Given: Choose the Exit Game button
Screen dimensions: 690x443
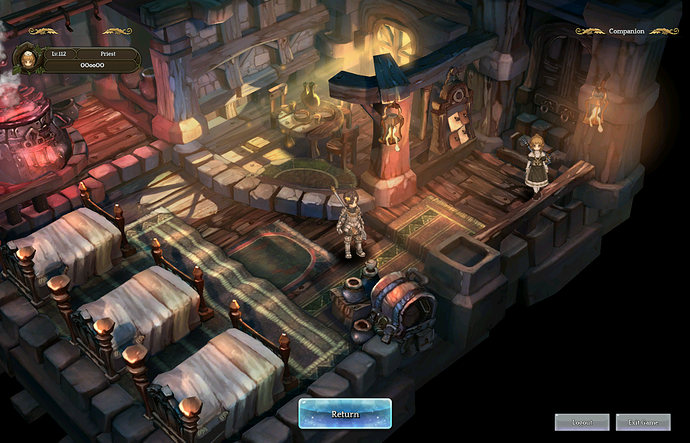Looking at the screenshot, I should [642, 422].
